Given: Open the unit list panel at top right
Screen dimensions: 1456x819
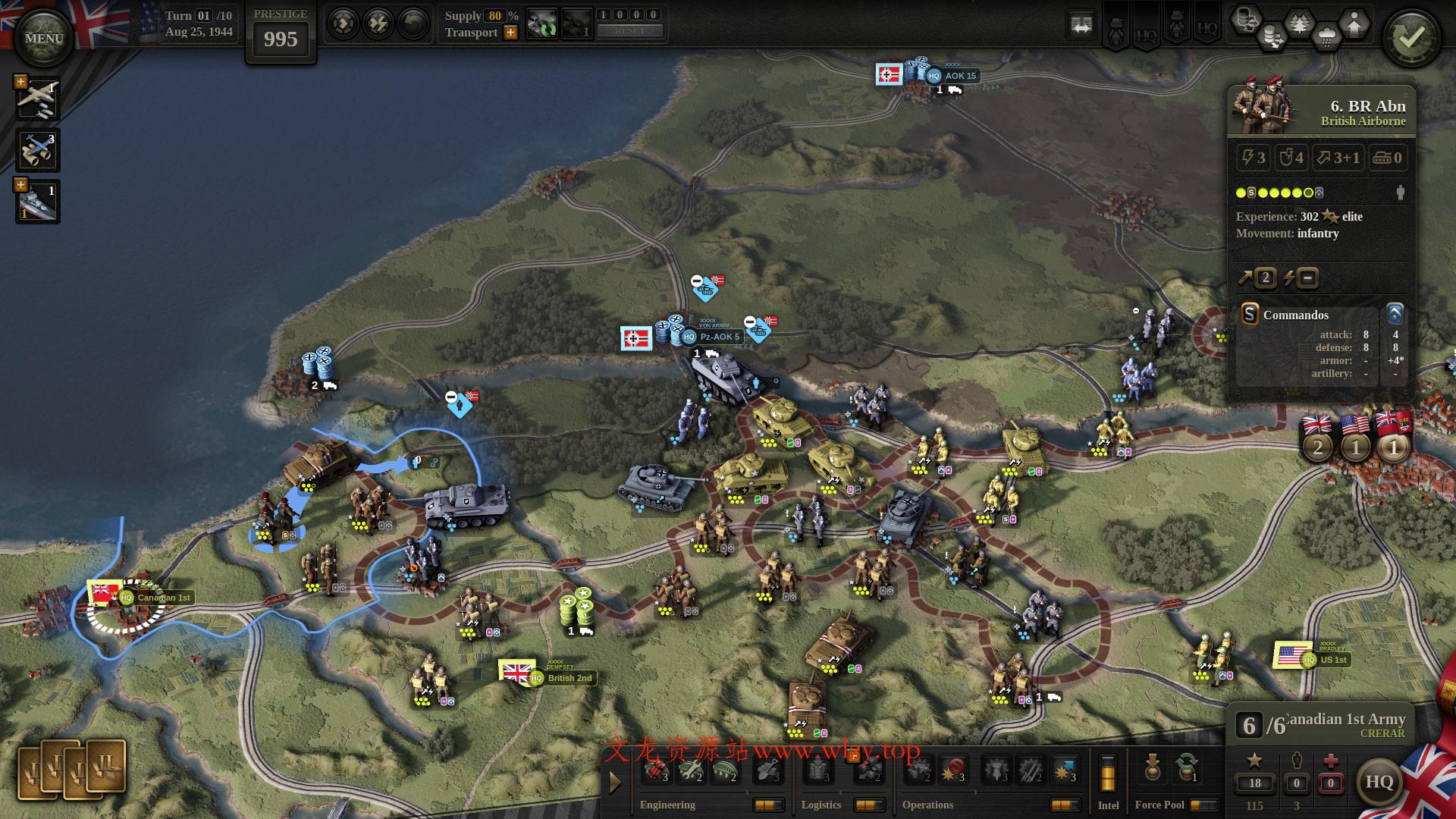Looking at the screenshot, I should pyautogui.click(x=1082, y=25).
